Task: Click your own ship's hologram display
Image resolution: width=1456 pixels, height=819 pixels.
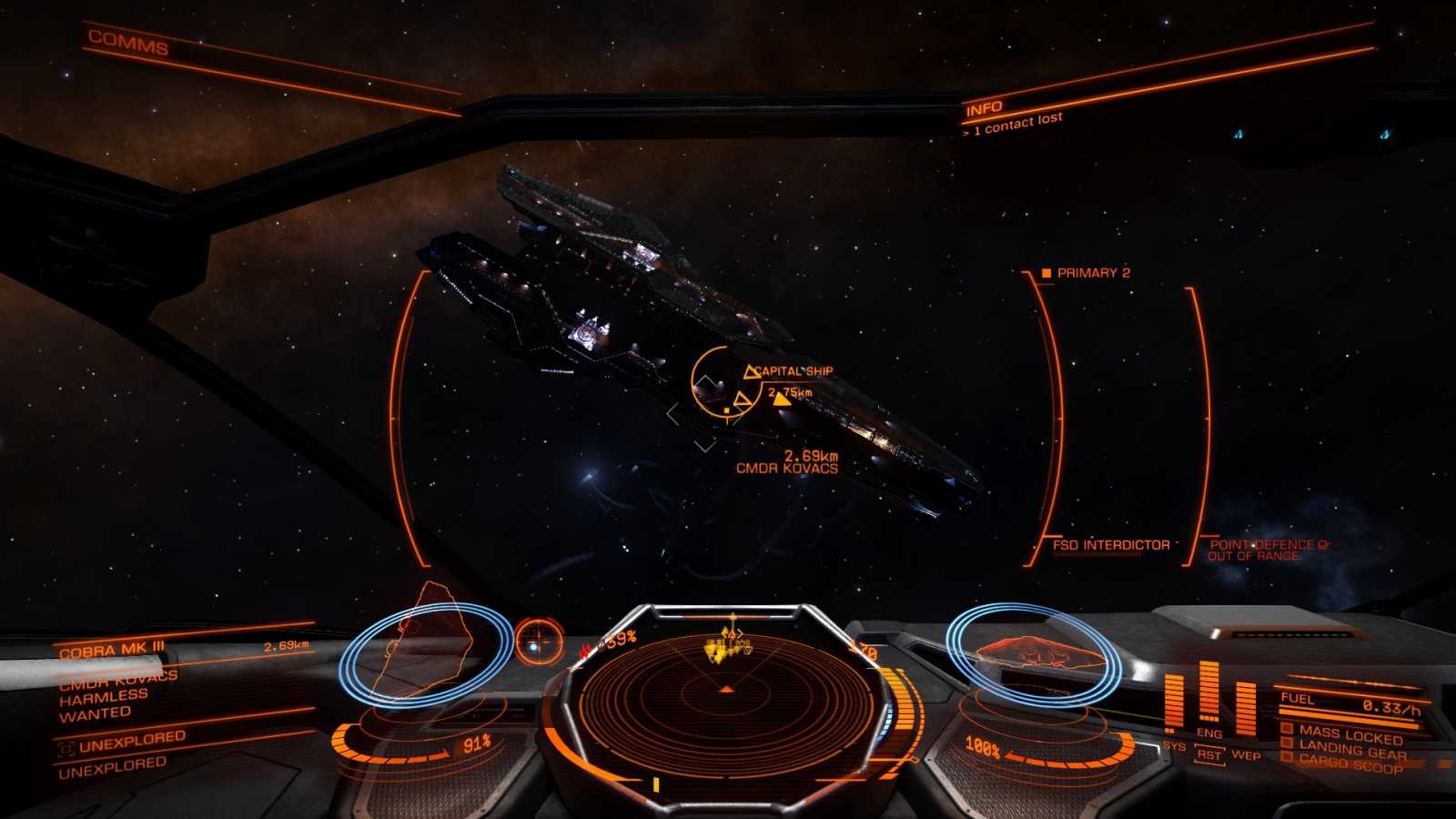Action: (1033, 652)
